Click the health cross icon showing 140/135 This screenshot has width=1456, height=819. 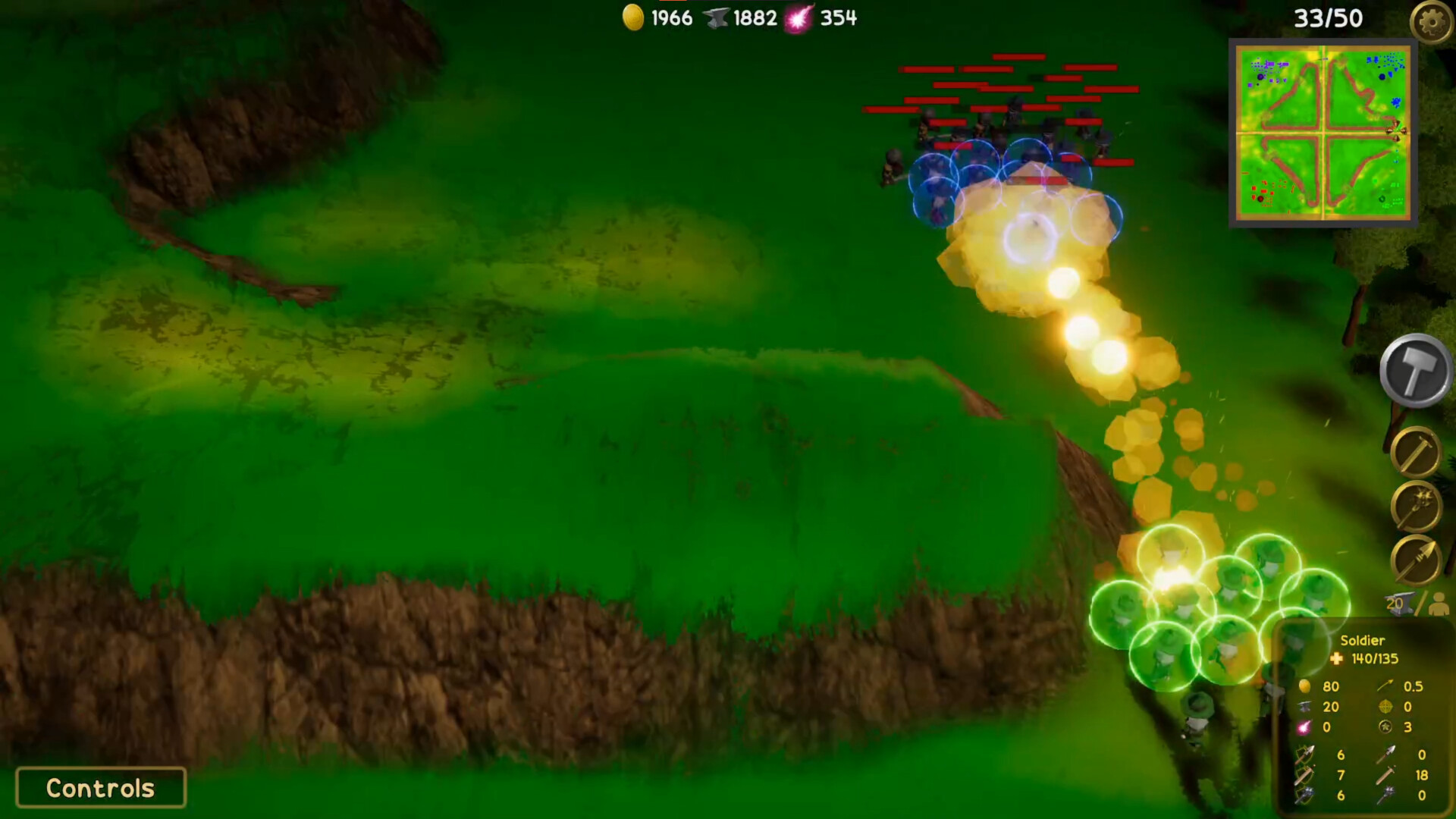click(1338, 659)
